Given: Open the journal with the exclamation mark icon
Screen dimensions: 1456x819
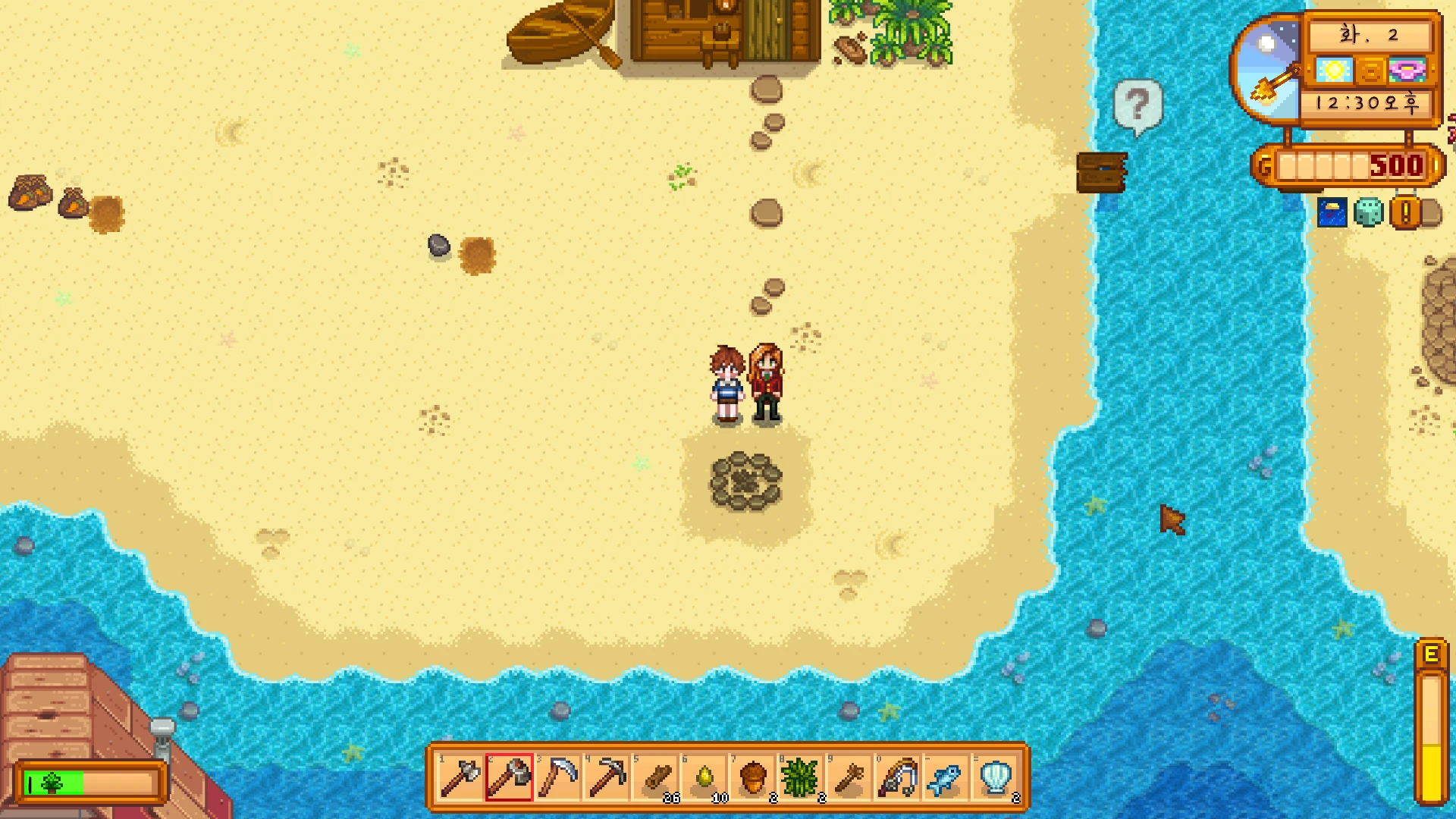Looking at the screenshot, I should [1405, 213].
